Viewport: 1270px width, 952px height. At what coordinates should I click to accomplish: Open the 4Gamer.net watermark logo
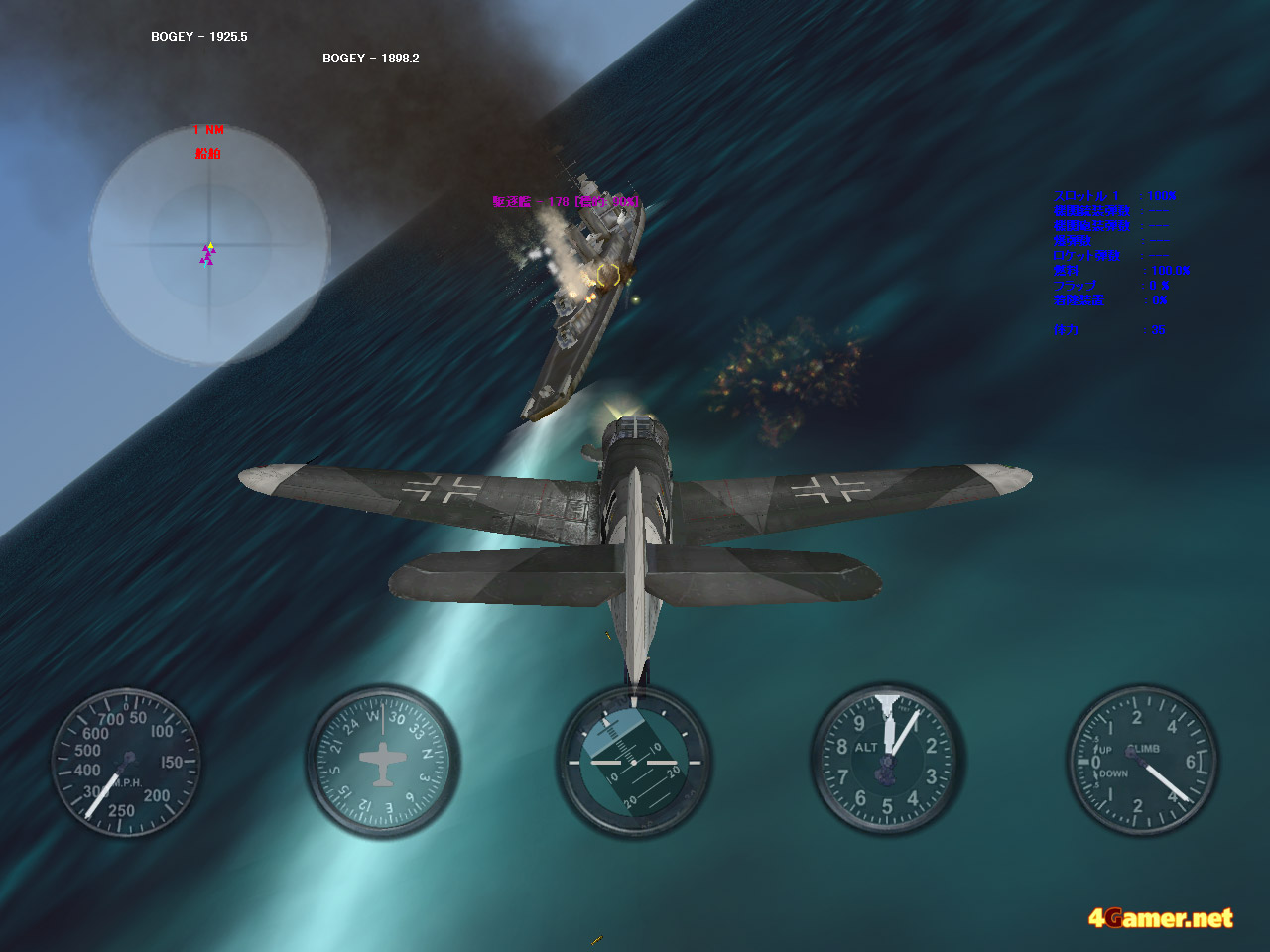tap(1160, 918)
